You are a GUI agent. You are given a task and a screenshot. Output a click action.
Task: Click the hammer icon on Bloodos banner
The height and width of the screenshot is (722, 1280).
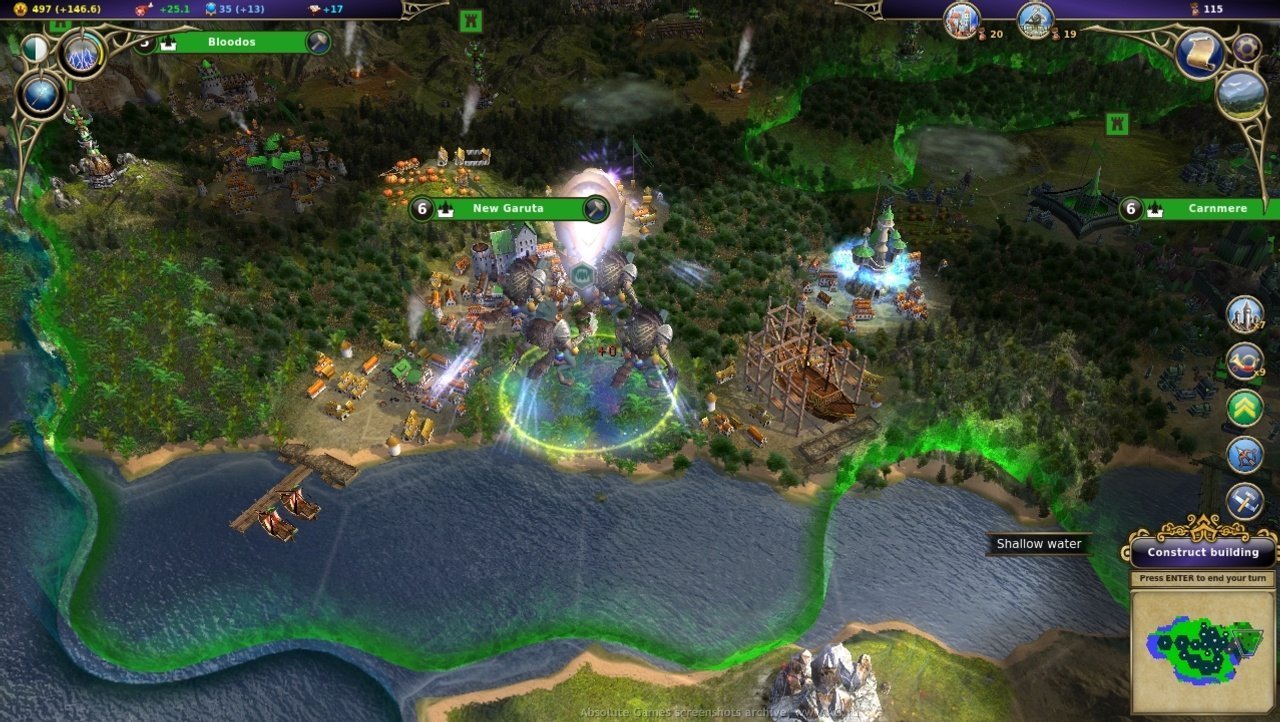click(x=318, y=42)
